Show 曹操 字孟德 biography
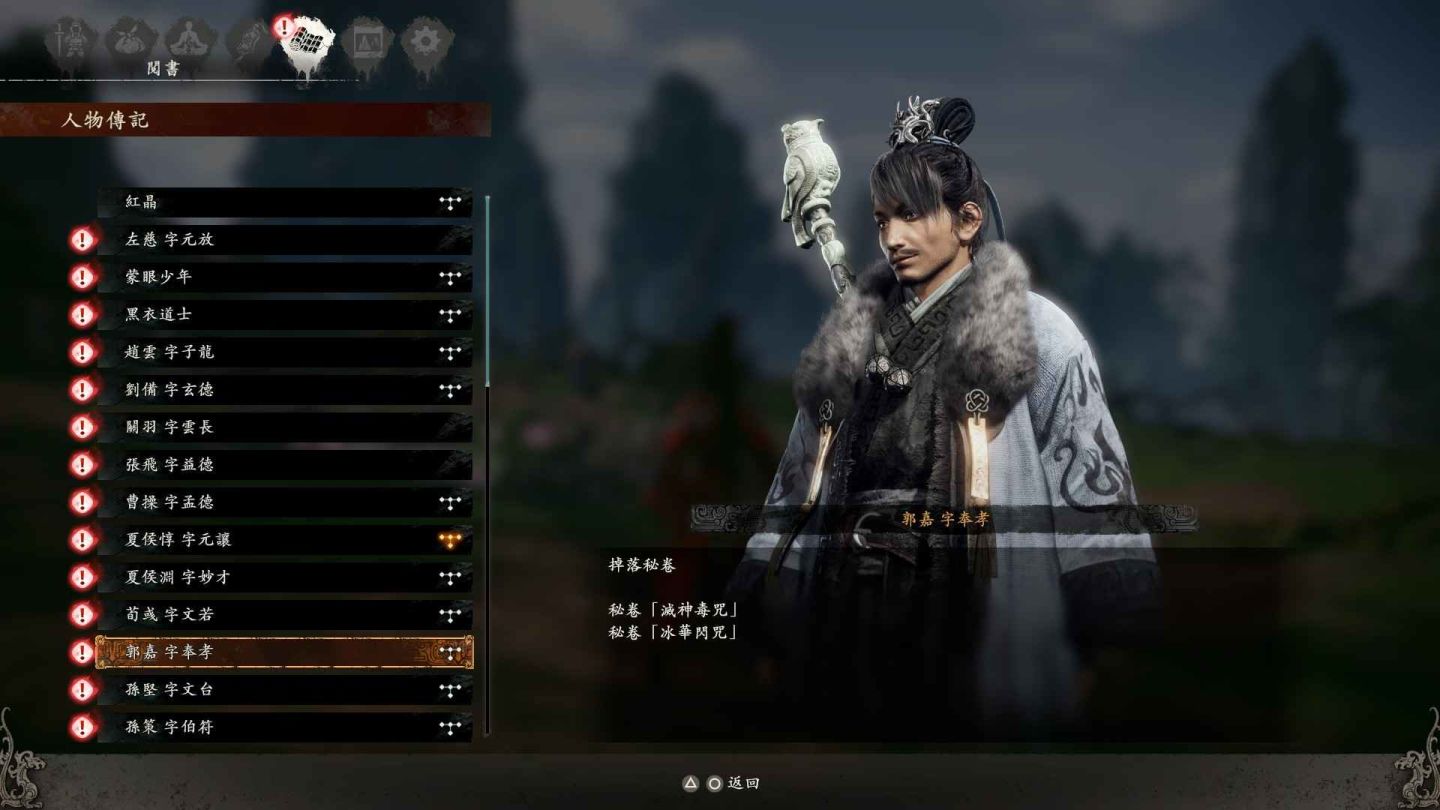The height and width of the screenshot is (810, 1440). coord(285,502)
